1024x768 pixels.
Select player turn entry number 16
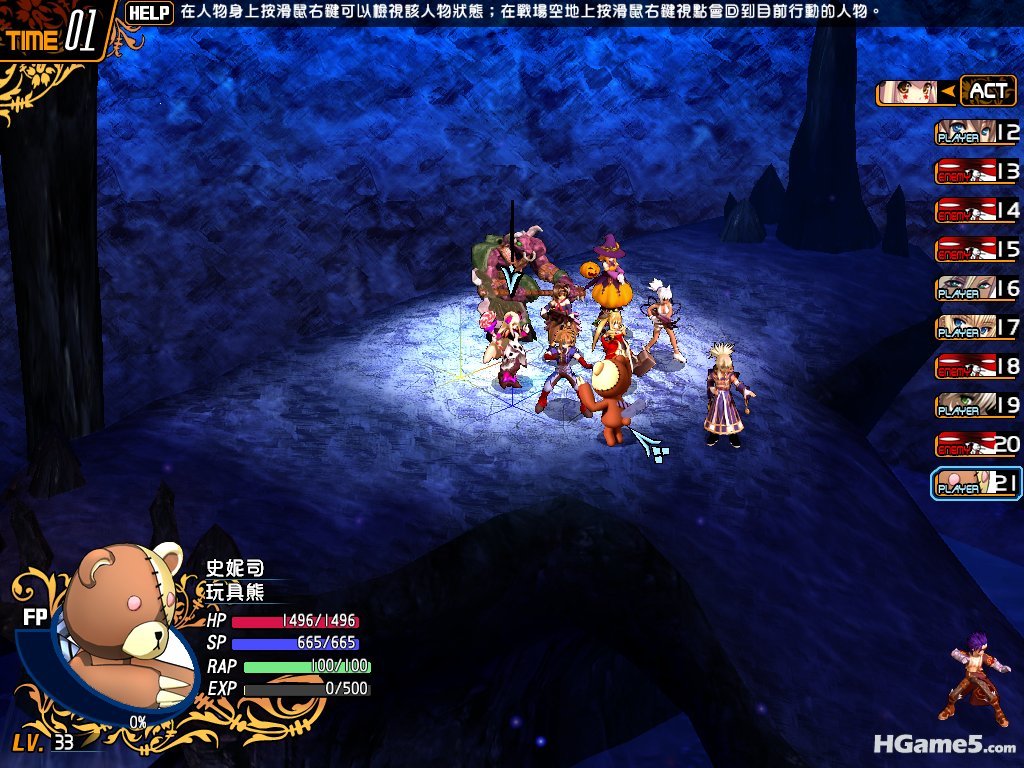(x=977, y=288)
